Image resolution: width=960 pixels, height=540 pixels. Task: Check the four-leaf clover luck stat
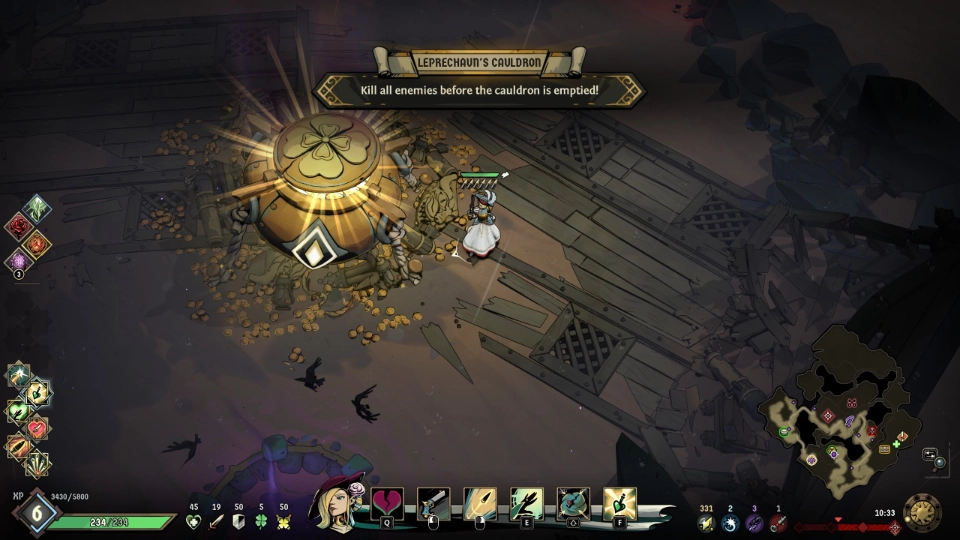(261, 522)
